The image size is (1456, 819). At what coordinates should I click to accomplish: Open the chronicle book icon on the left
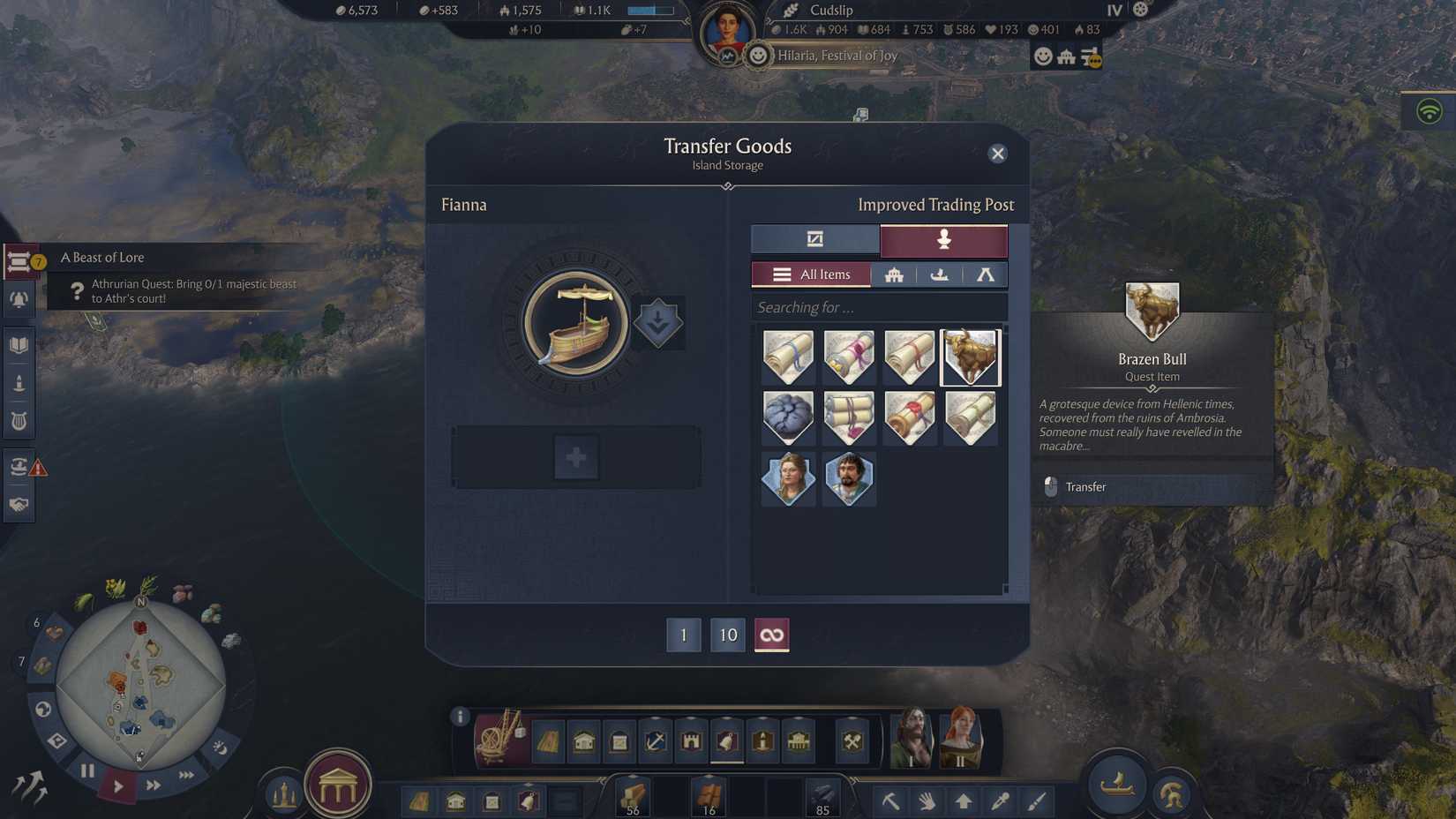point(19,343)
